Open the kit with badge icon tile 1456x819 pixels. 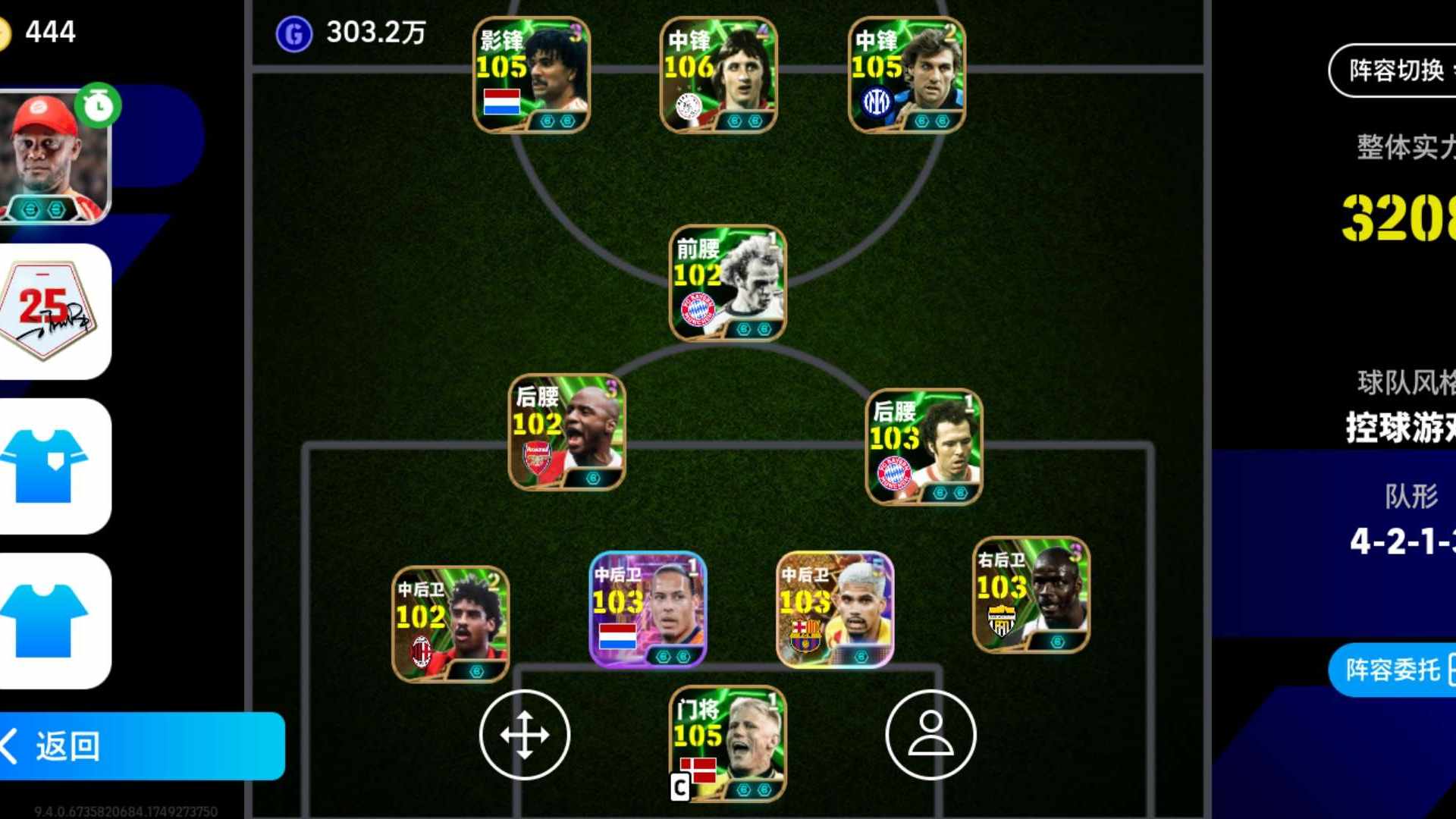point(55,466)
